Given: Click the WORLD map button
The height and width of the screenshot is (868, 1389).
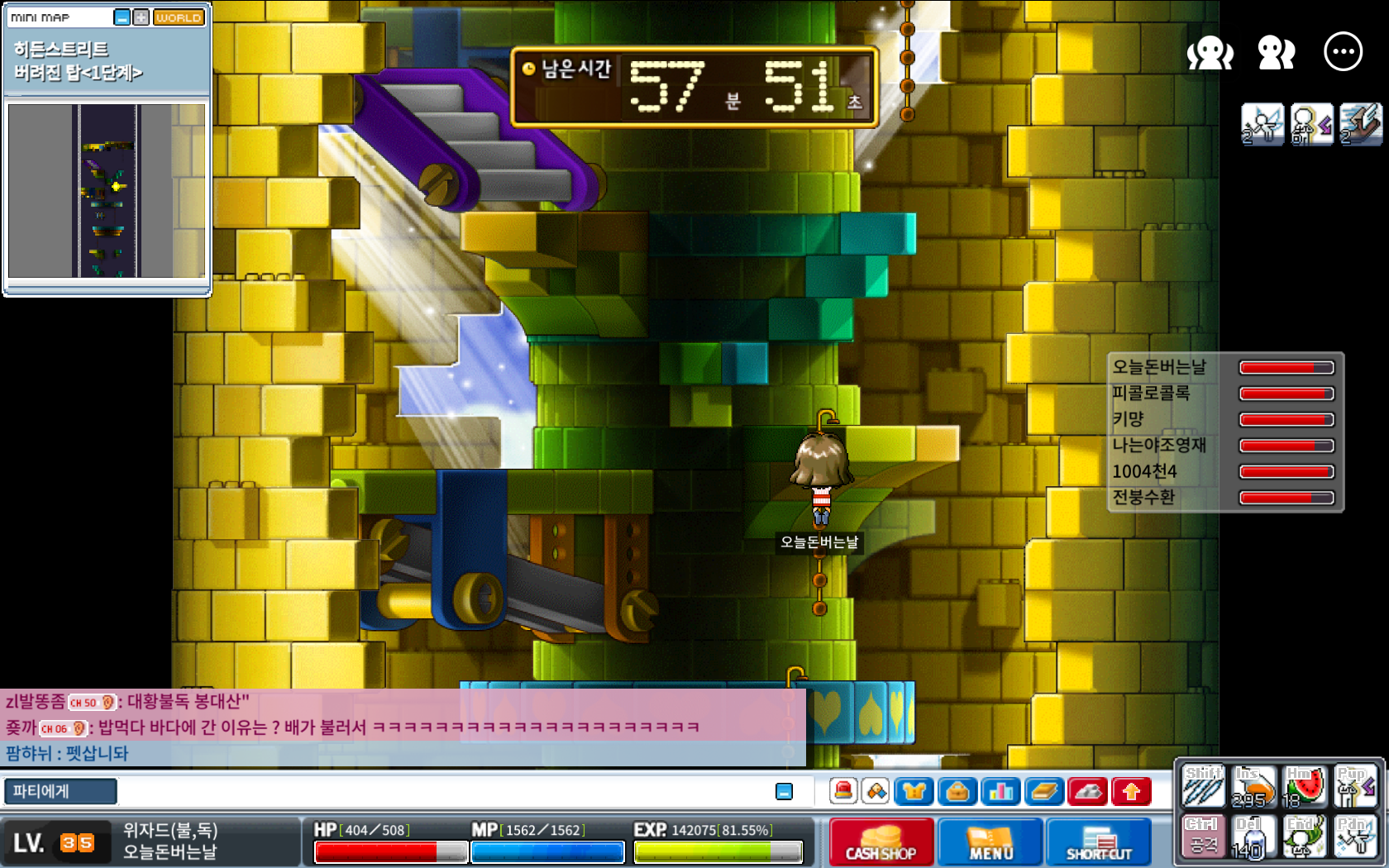Looking at the screenshot, I should tap(179, 17).
